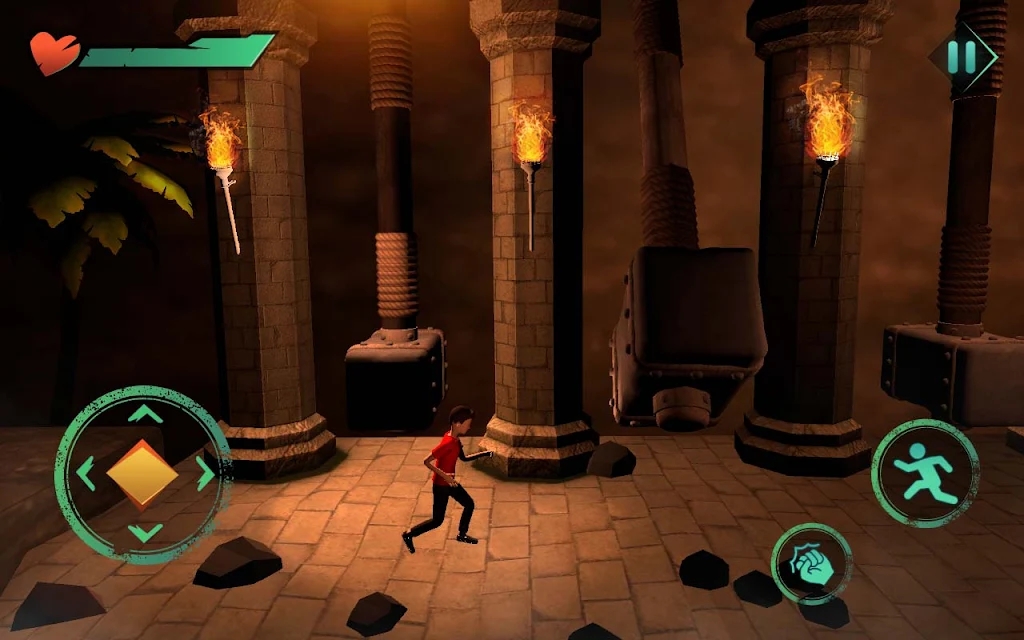Click the orange diamond joystick center
Viewport: 1024px width, 640px height.
(143, 473)
